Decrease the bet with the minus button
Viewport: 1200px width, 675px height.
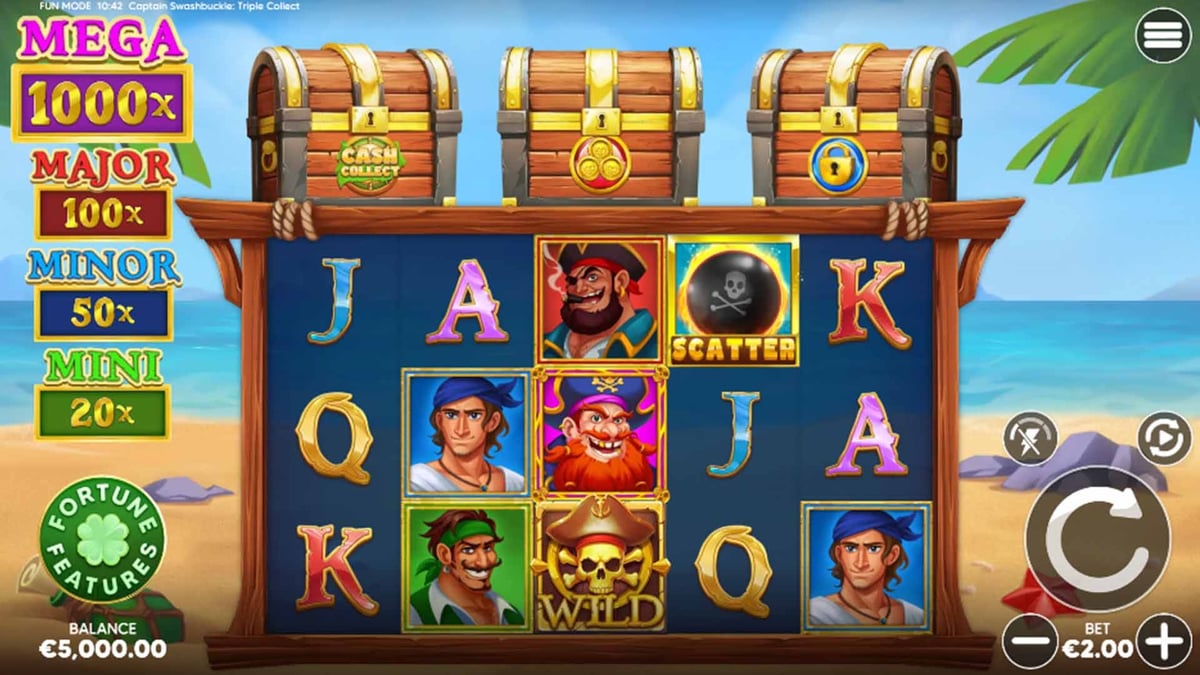coord(1029,640)
